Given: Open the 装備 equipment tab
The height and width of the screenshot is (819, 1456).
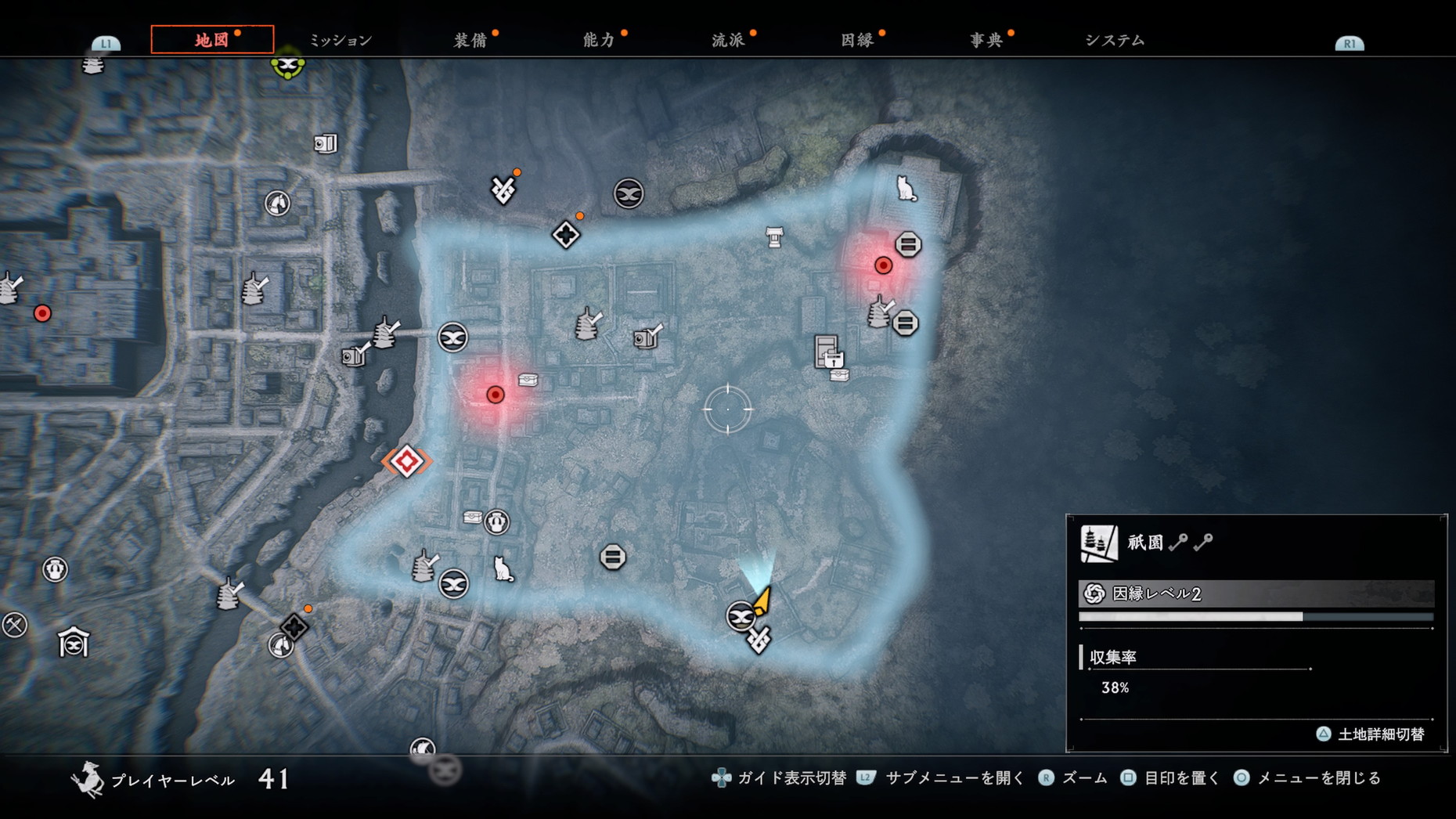Looking at the screenshot, I should [x=470, y=40].
